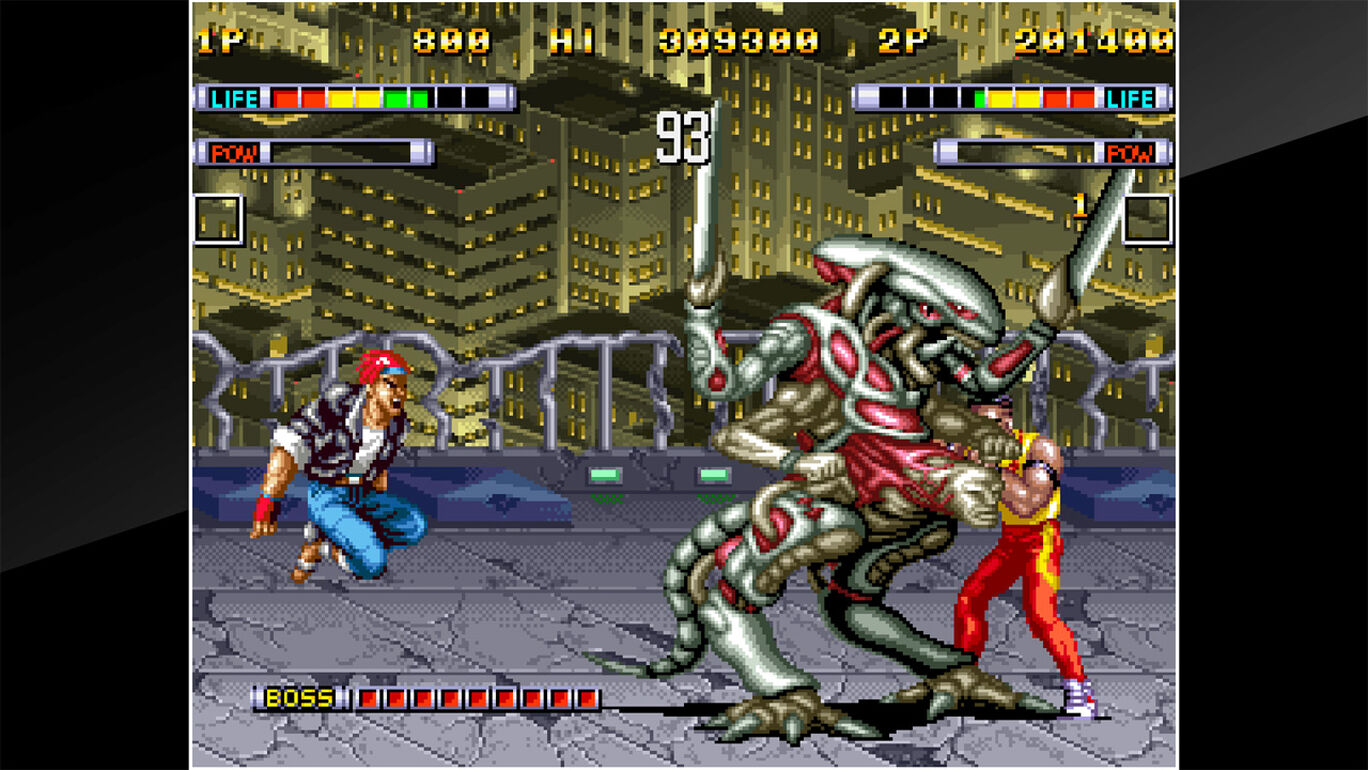Select the 1P label in the top bar

pyautogui.click(x=218, y=42)
